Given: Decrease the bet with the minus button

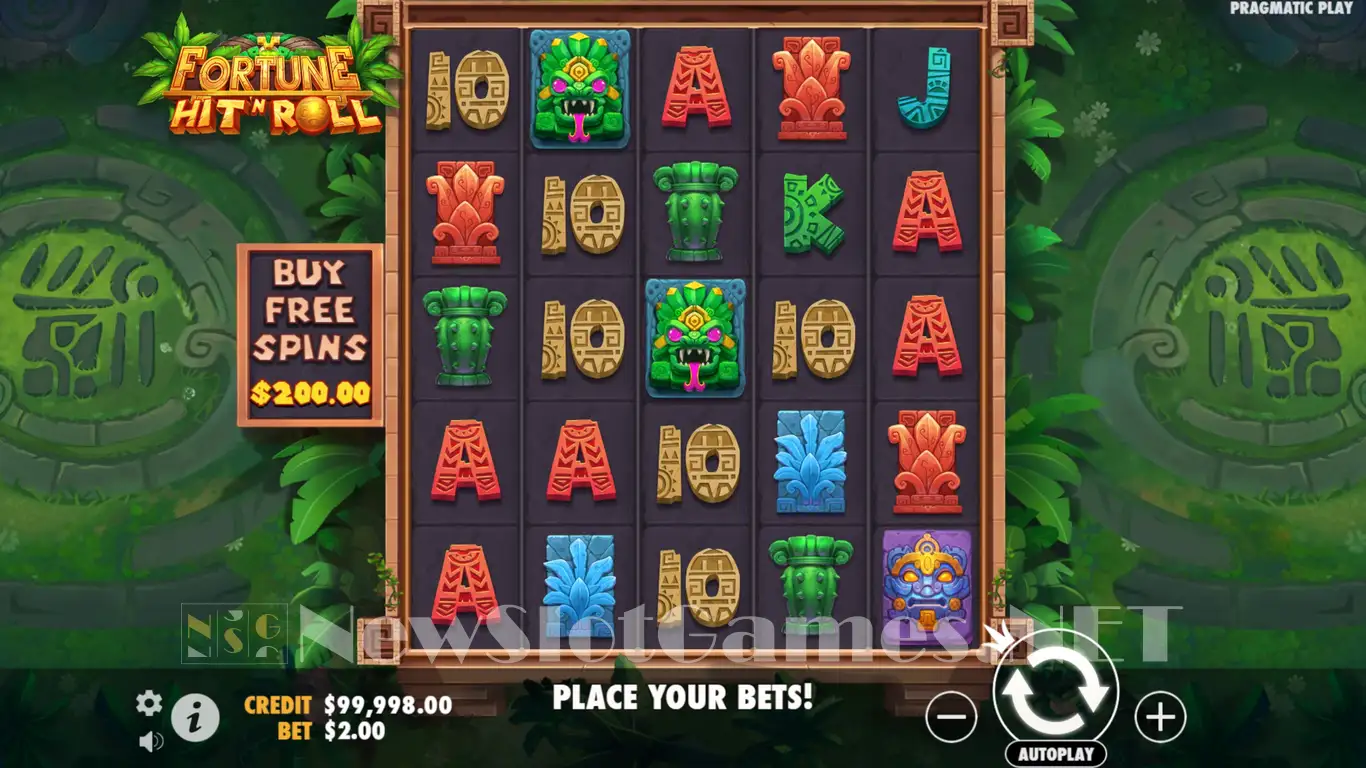Looking at the screenshot, I should [951, 717].
